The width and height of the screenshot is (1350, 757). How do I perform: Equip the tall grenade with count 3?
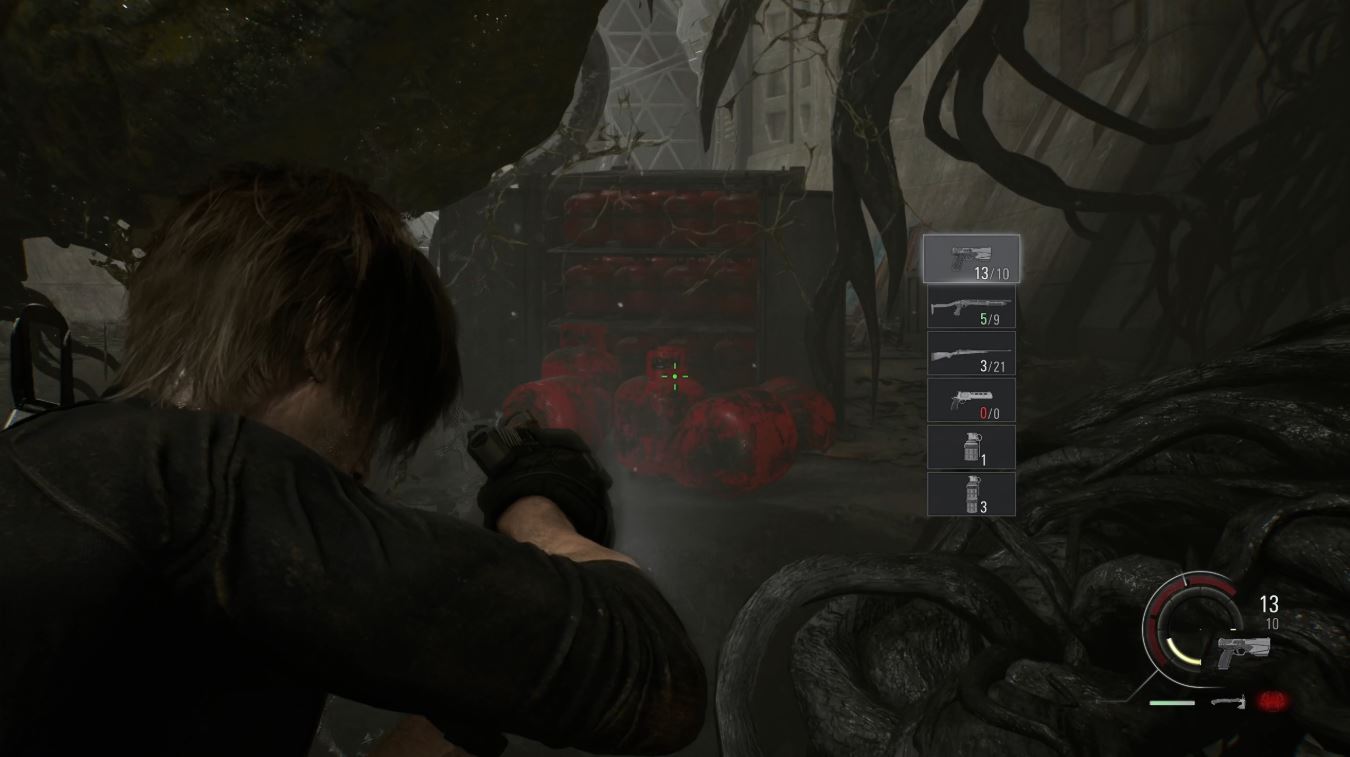coord(971,494)
